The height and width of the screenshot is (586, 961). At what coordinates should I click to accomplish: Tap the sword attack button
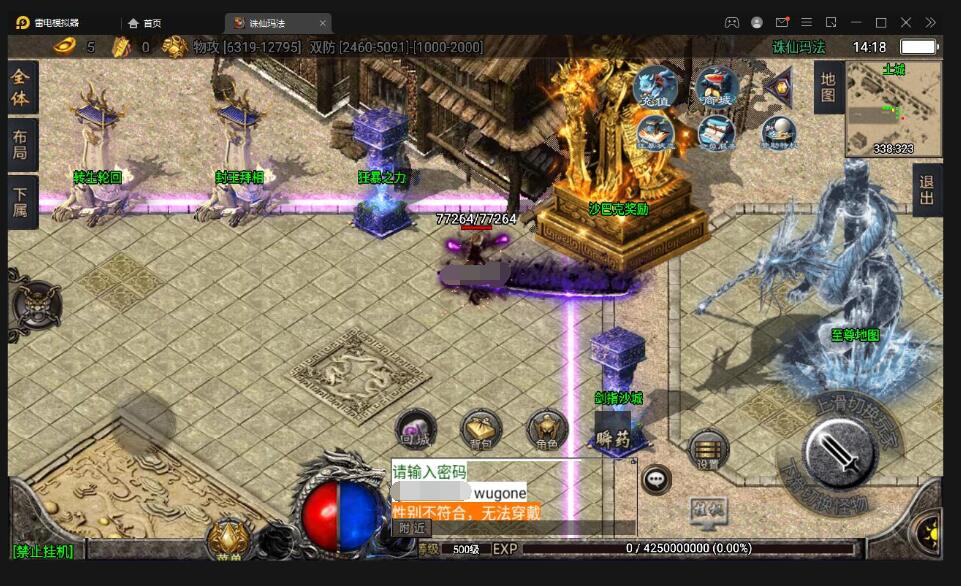[x=841, y=454]
